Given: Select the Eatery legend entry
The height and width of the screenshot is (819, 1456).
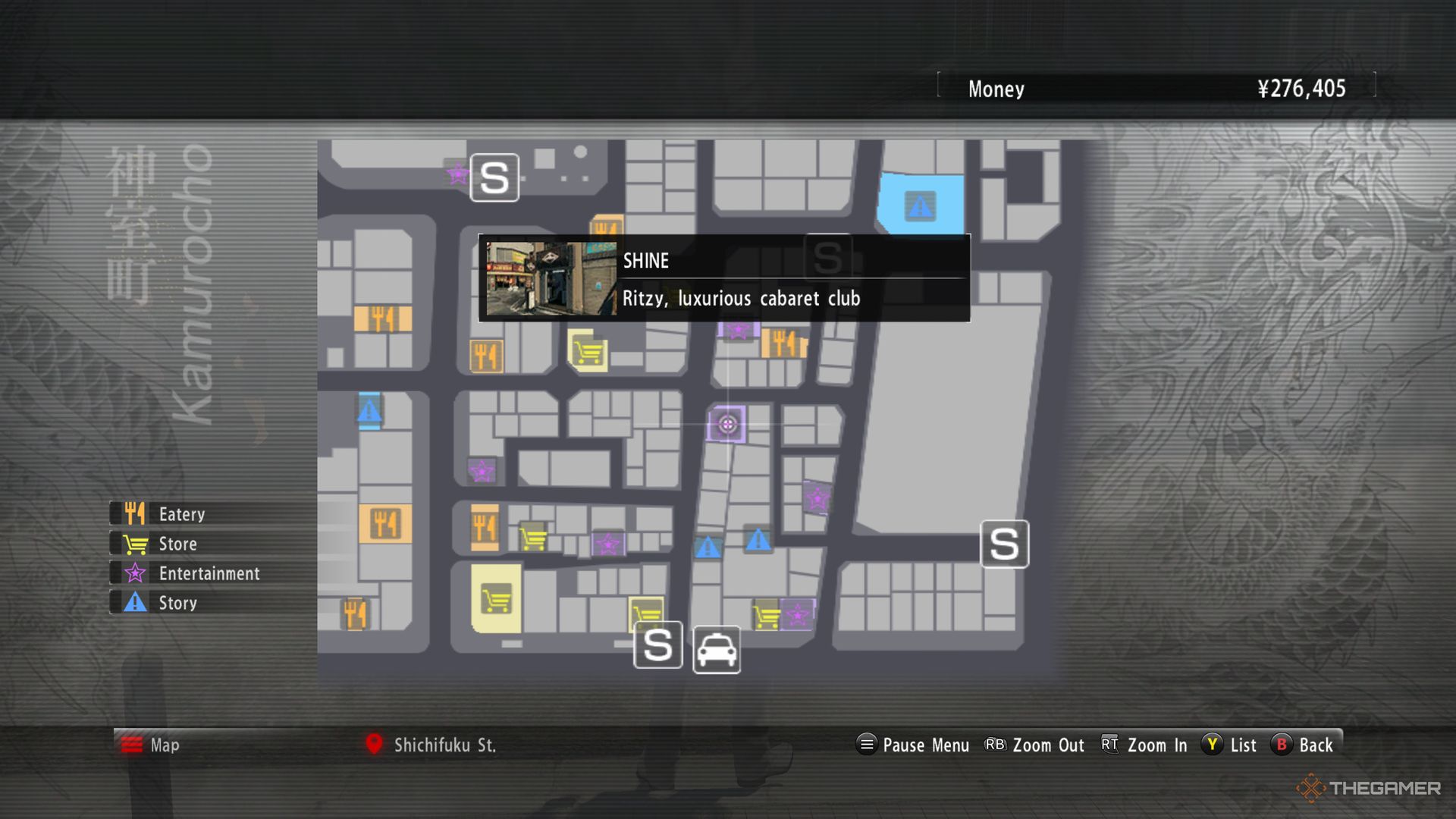Looking at the screenshot, I should tap(180, 514).
